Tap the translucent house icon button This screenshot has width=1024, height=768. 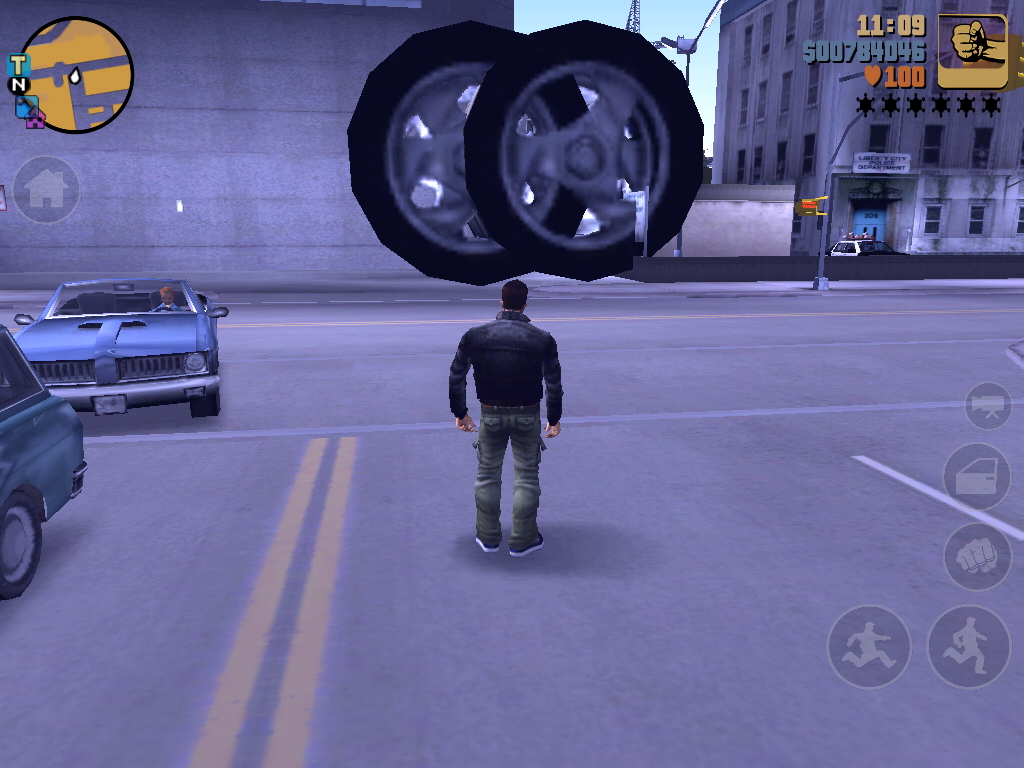[x=46, y=189]
